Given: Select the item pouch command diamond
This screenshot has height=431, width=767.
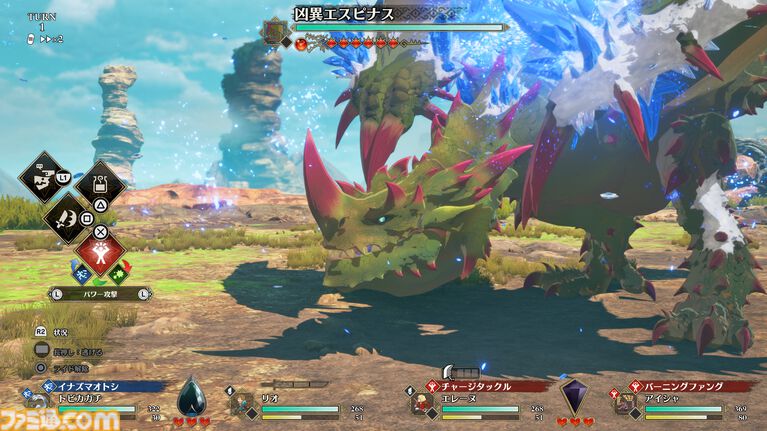Looking at the screenshot, I should click(100, 181).
